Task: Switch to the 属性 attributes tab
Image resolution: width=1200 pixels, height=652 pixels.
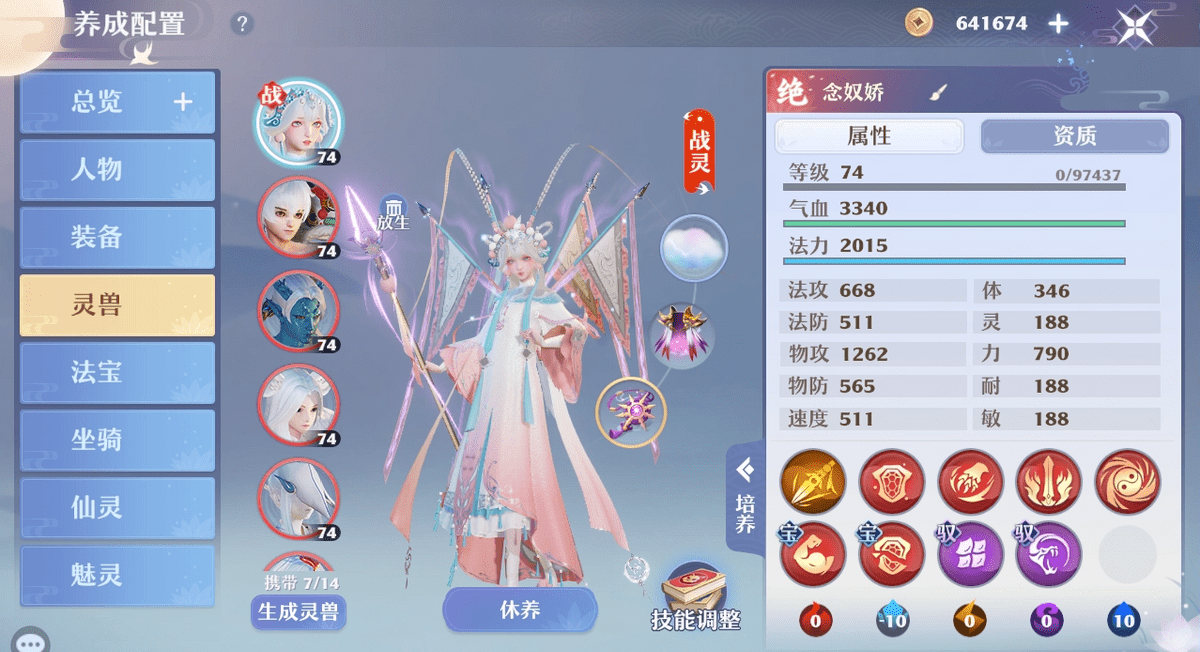Action: click(869, 136)
